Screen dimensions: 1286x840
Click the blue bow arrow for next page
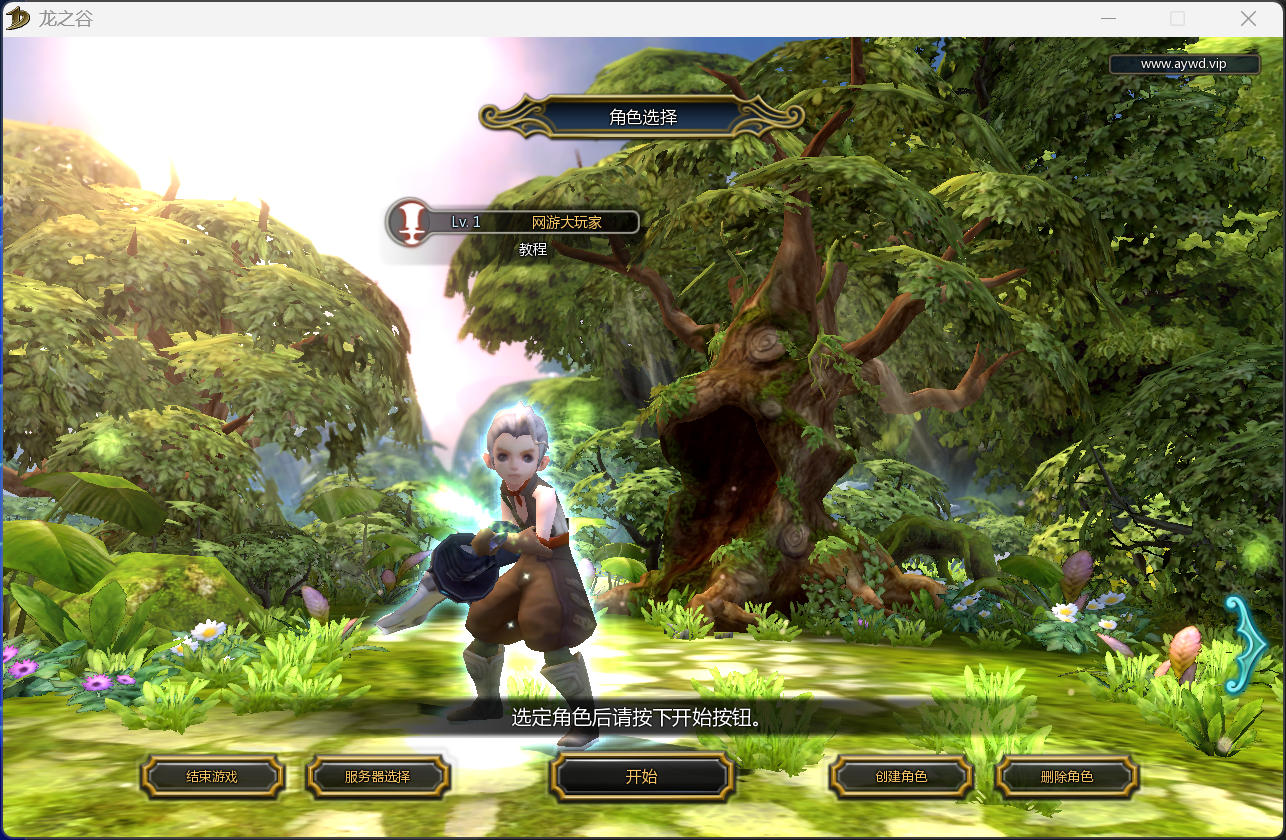click(1245, 645)
